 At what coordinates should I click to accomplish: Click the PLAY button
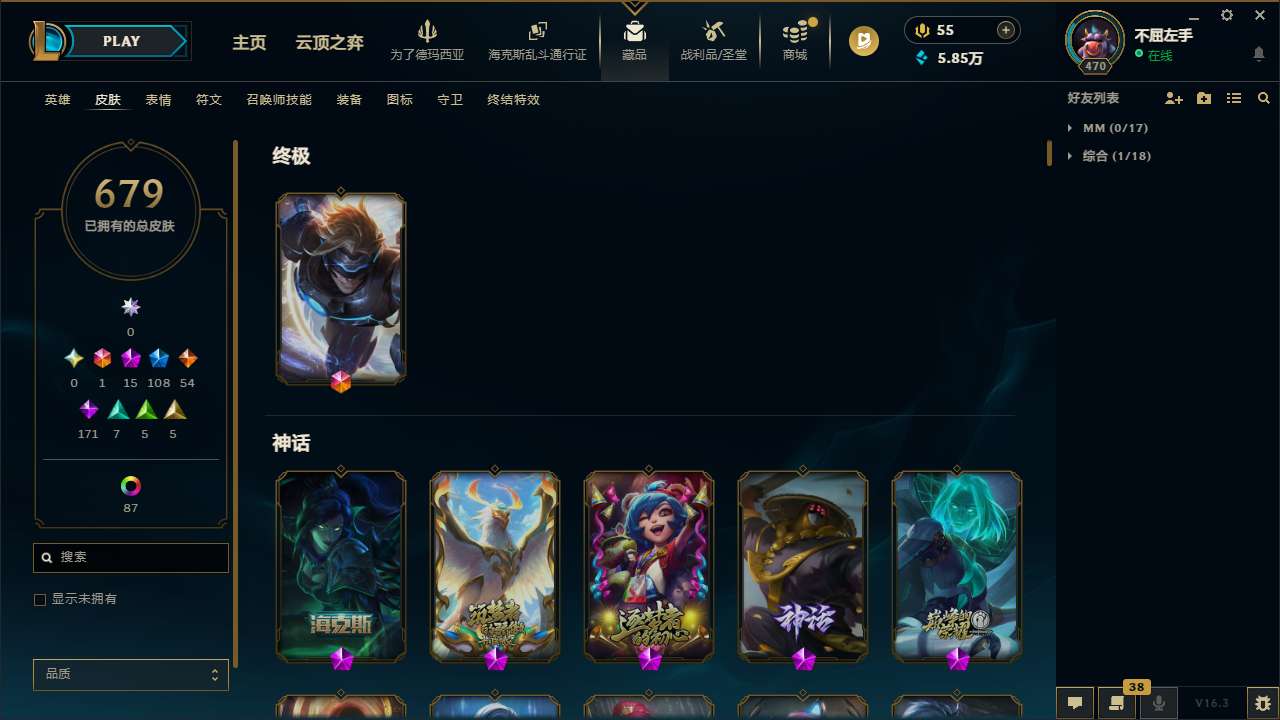pos(120,41)
